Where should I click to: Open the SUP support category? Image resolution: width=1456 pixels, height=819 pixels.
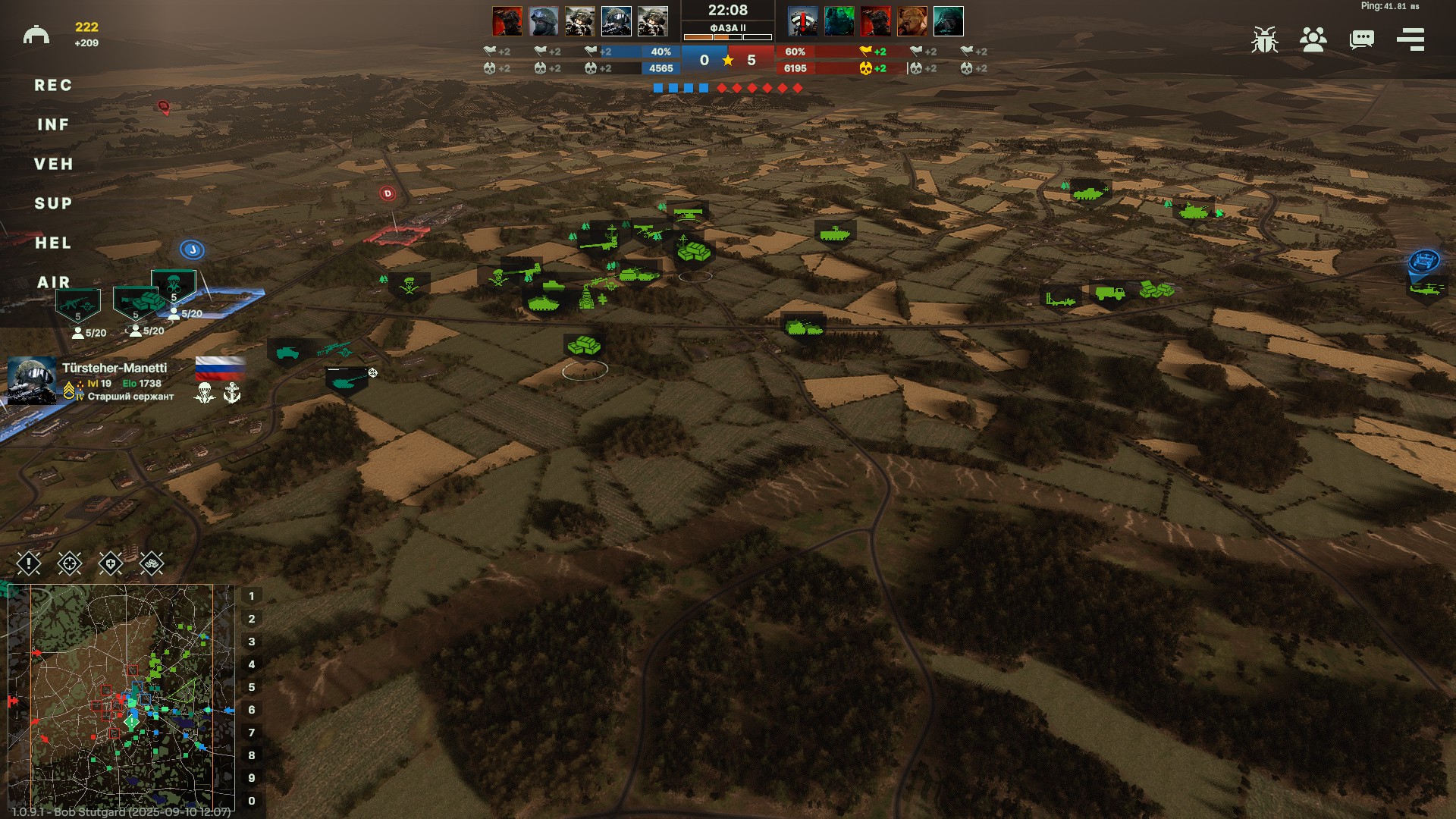(x=53, y=204)
